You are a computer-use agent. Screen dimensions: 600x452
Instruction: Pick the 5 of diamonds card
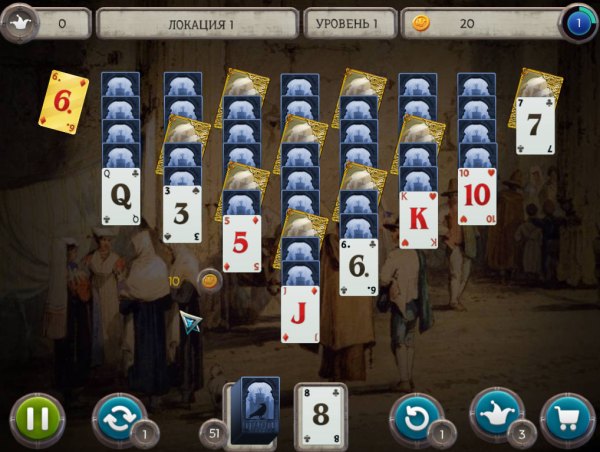pos(241,243)
